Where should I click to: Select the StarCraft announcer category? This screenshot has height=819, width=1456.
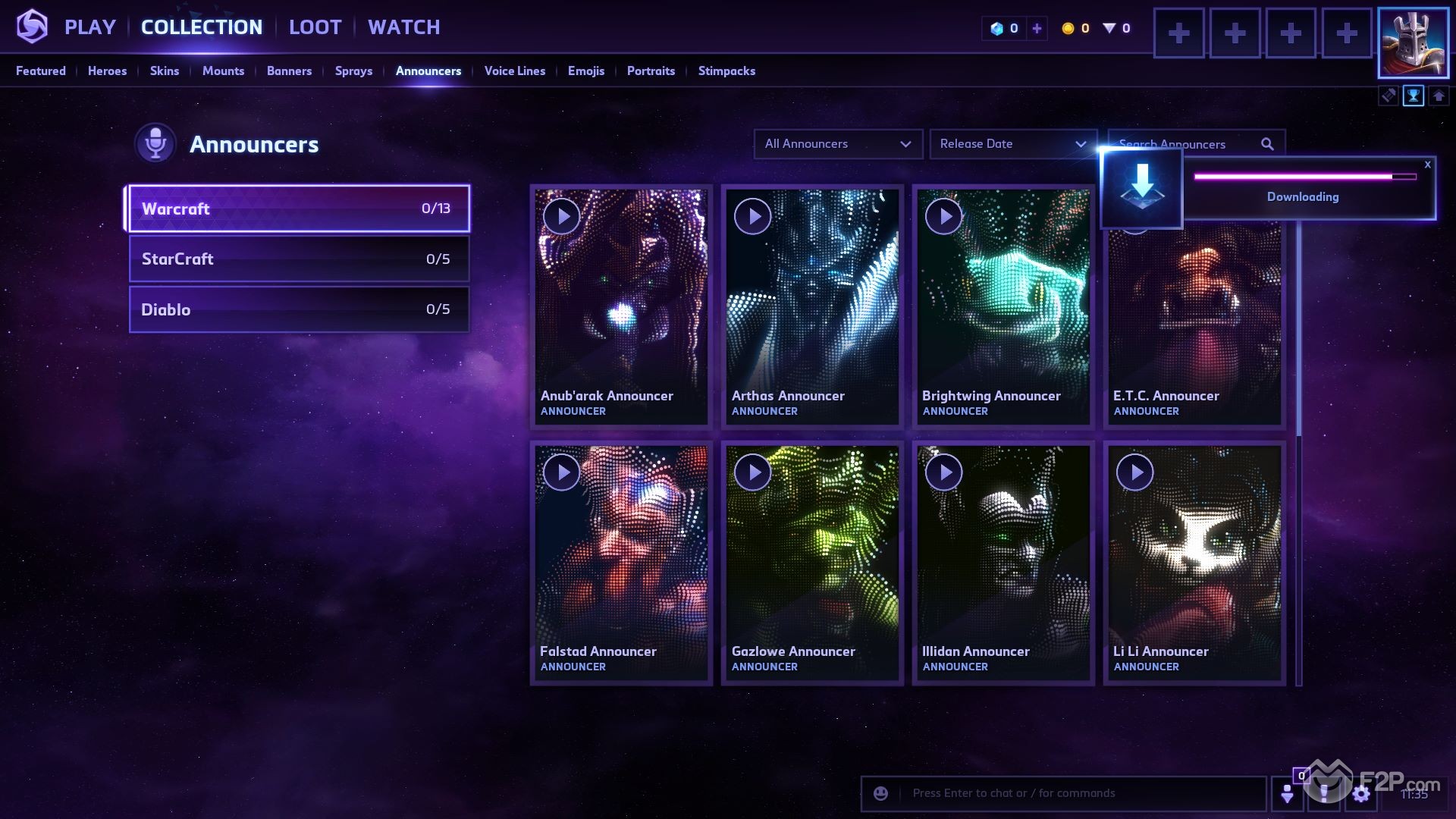point(299,259)
